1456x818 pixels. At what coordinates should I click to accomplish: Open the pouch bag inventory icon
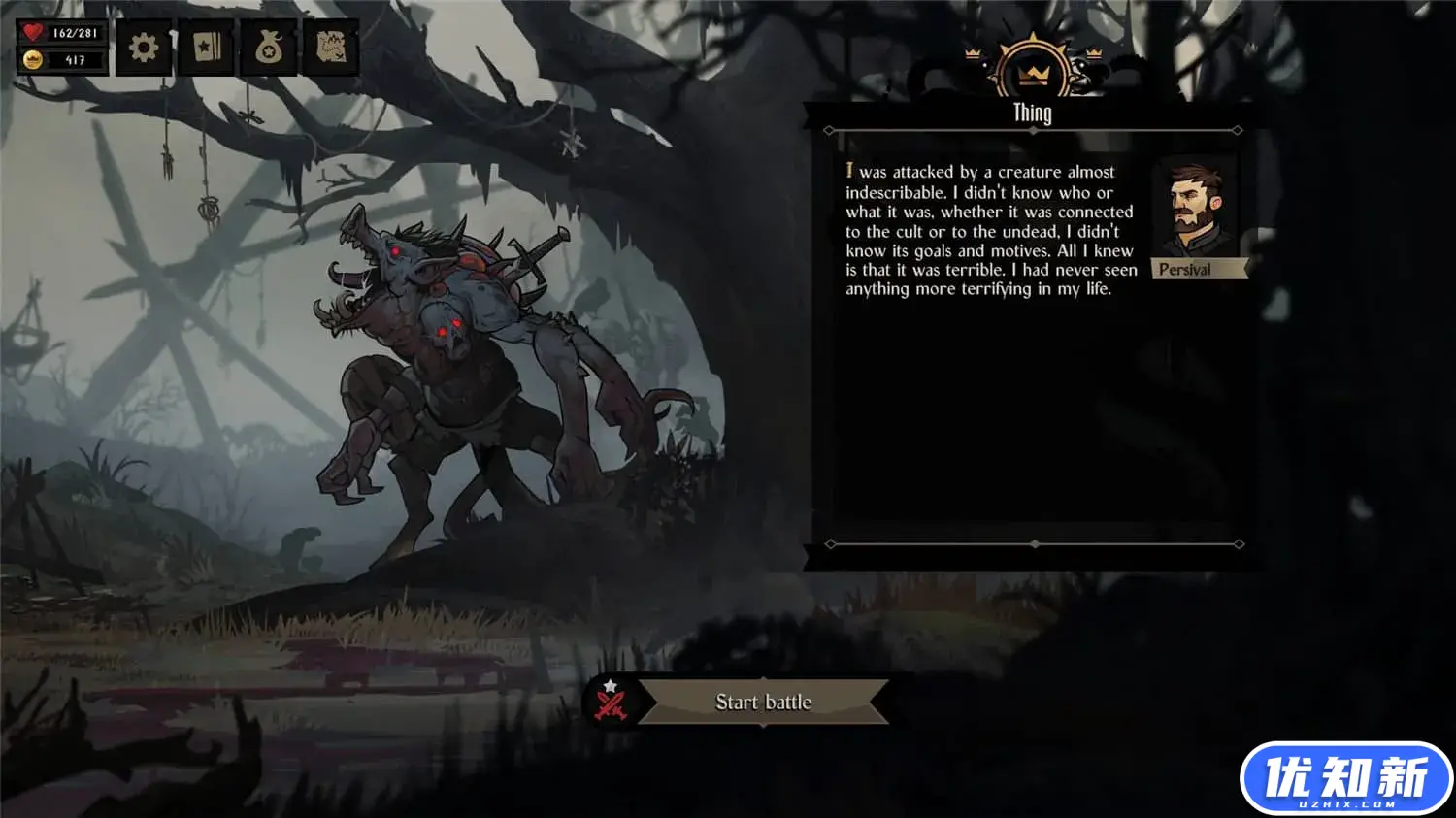tap(269, 48)
